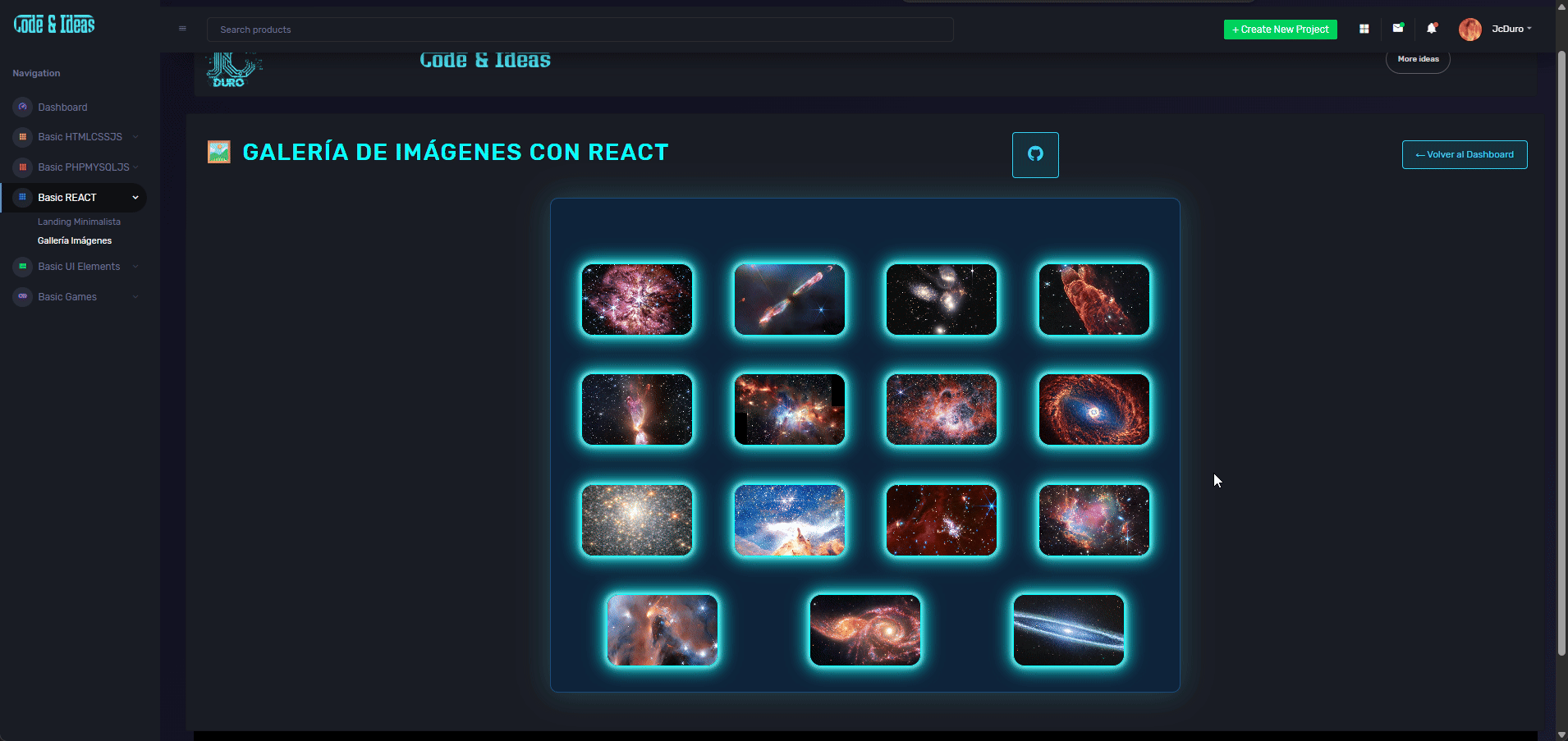Expand the Basic HTMLCSSJS menu
The image size is (1568, 741).
pos(80,137)
